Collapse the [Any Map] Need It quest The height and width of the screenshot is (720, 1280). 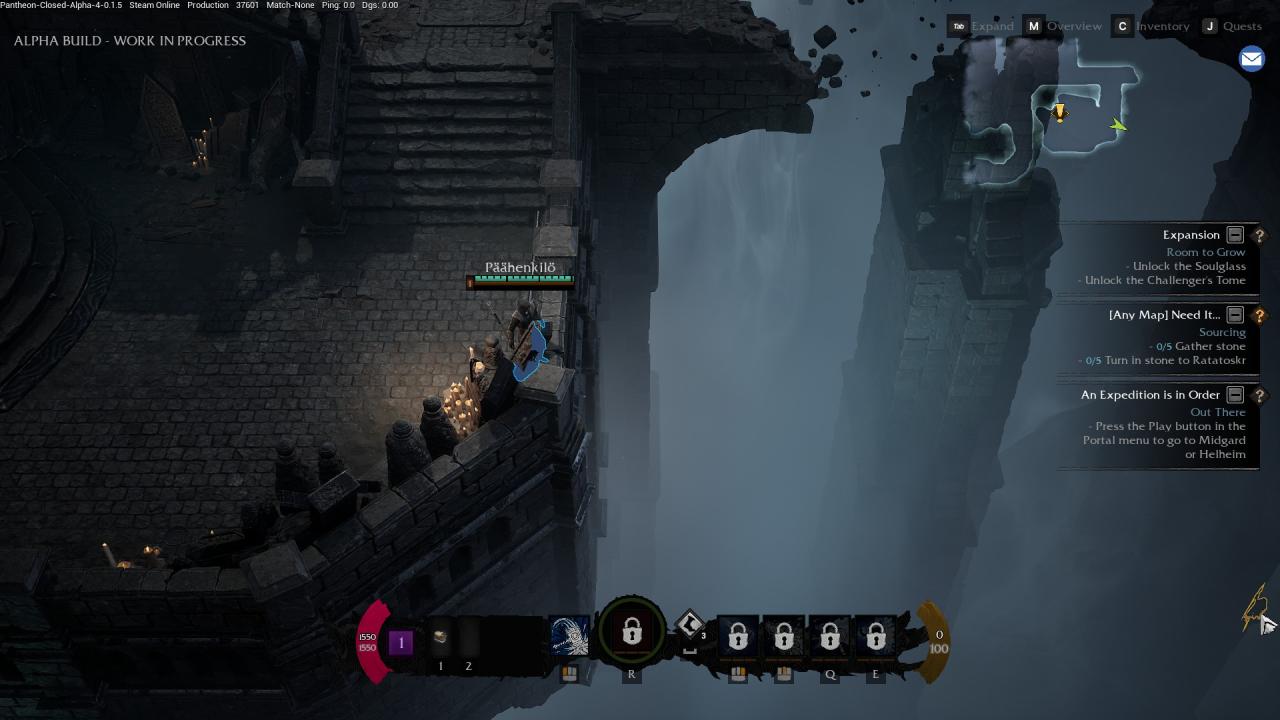[x=1235, y=315]
